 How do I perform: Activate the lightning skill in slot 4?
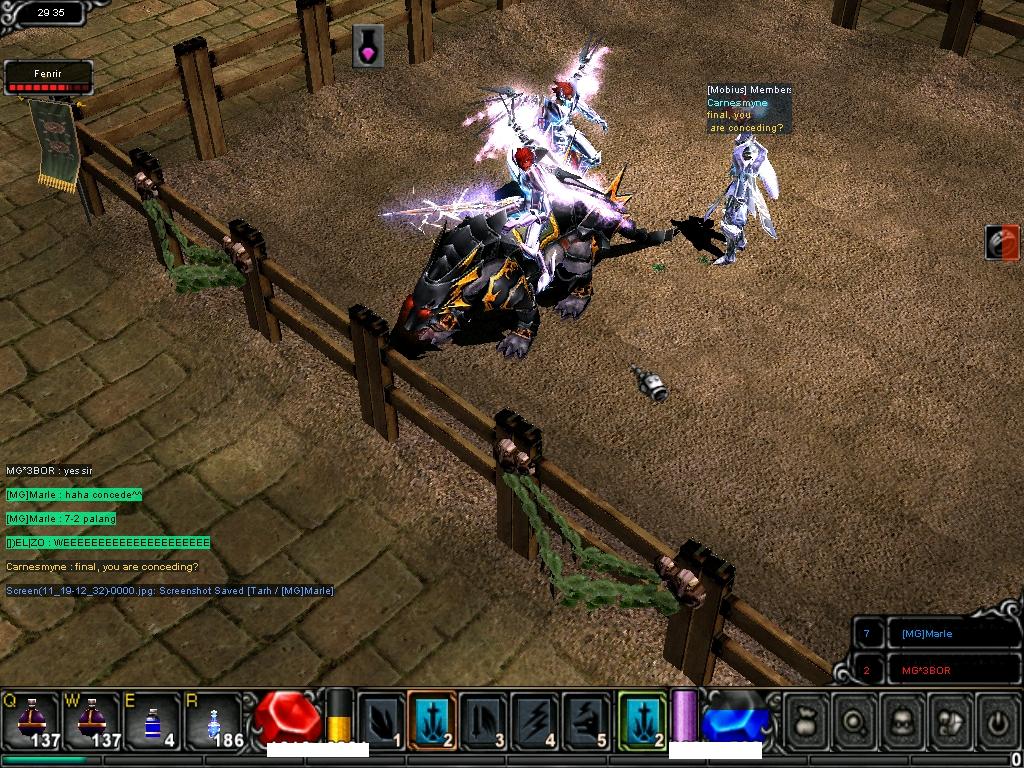point(534,720)
